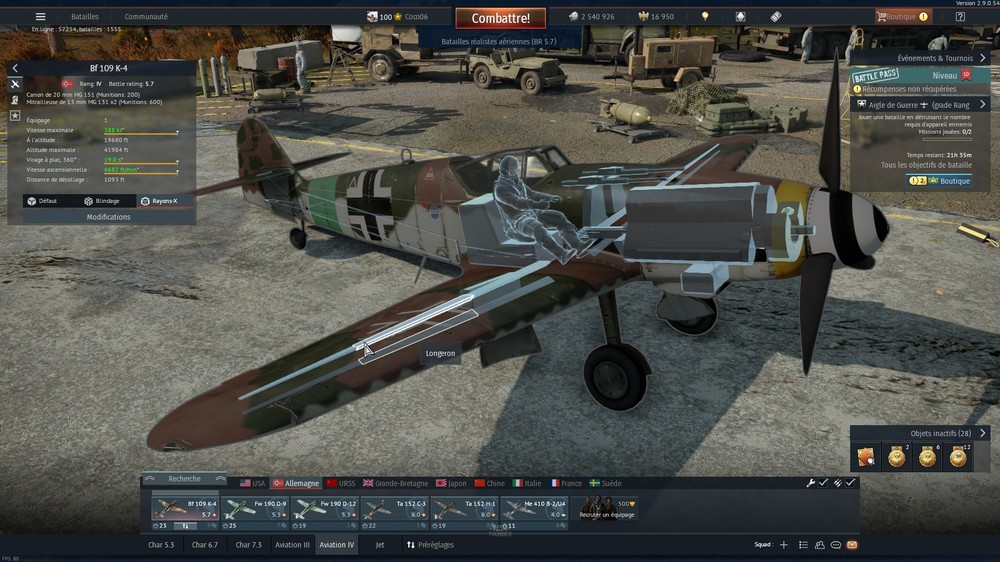
Task: Switch to the Blindage armor view
Action: click(102, 201)
